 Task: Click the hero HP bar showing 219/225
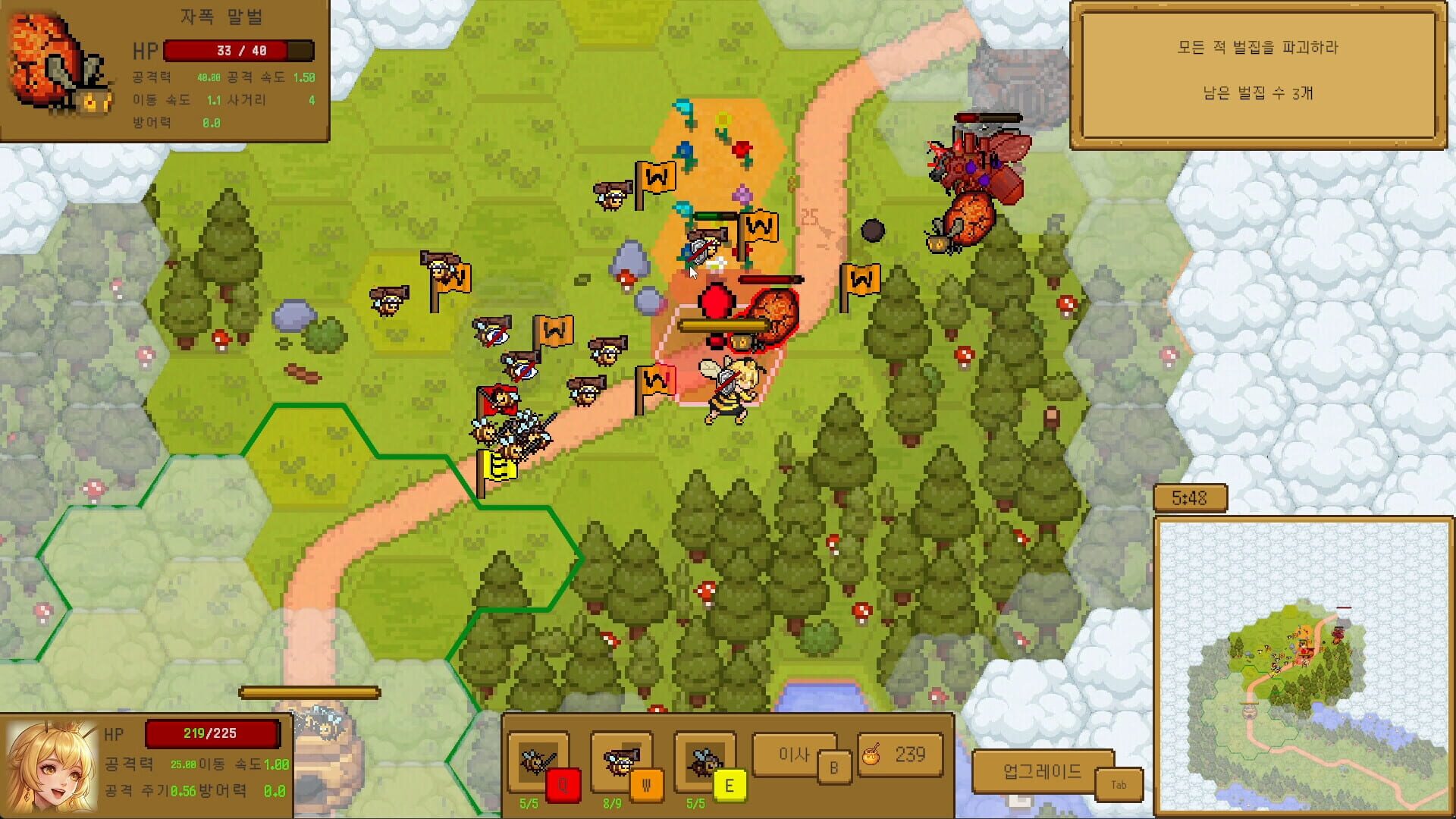(x=212, y=733)
